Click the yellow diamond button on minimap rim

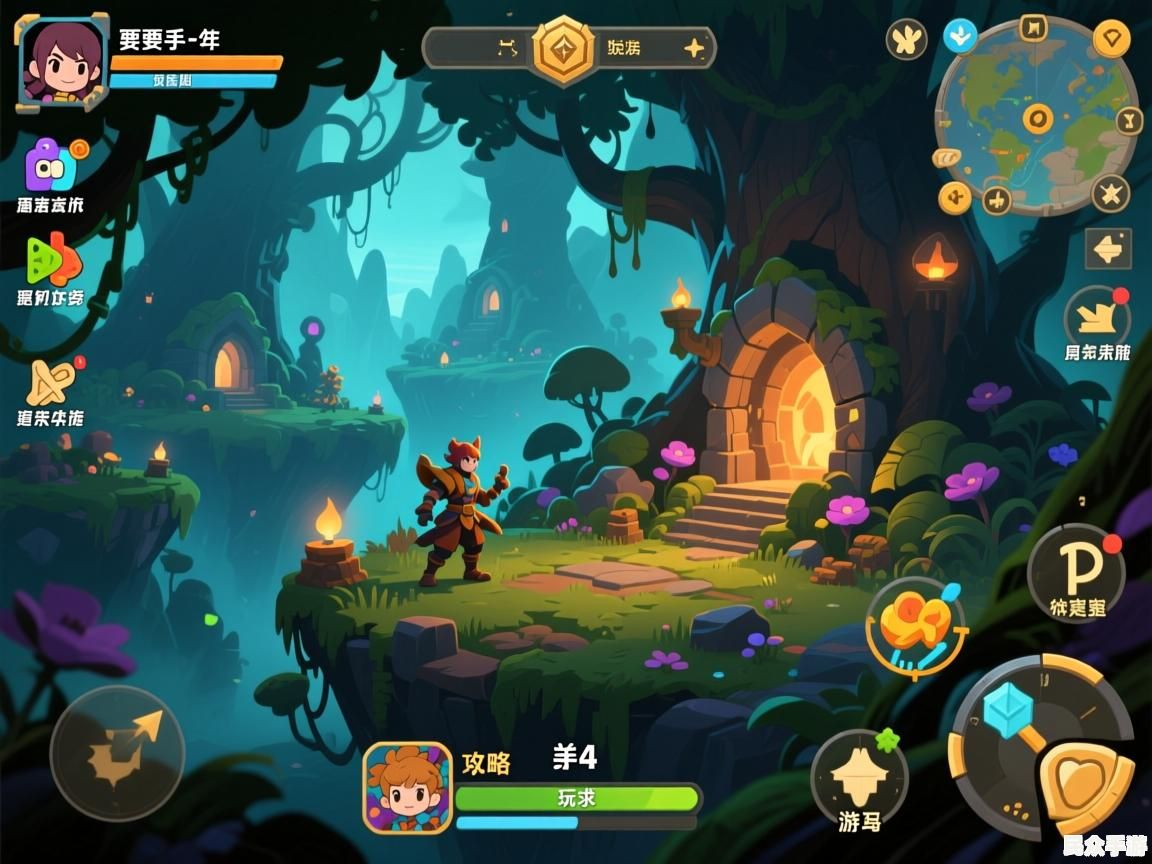[1110, 40]
